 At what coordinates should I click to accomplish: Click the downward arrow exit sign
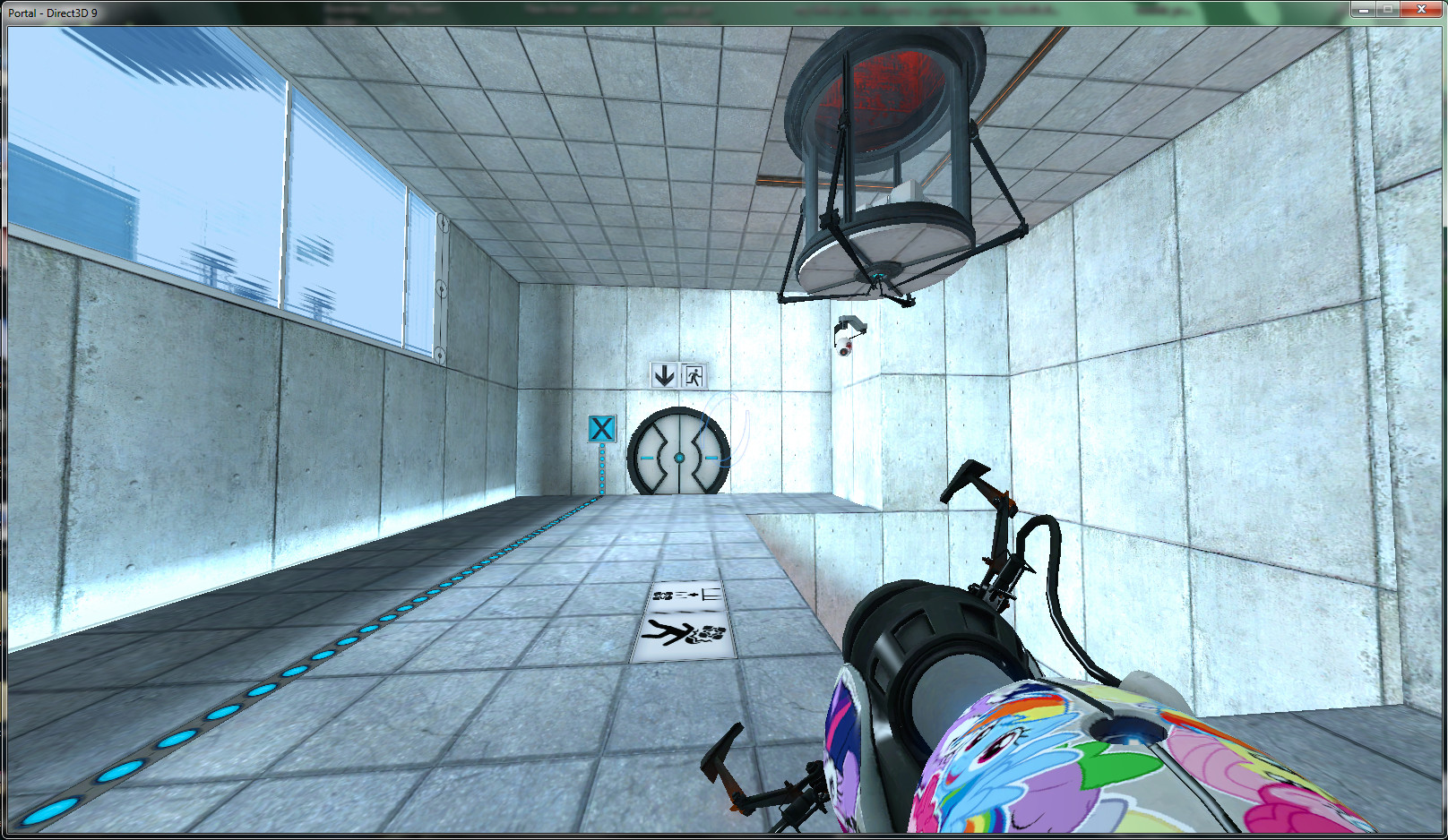665,375
